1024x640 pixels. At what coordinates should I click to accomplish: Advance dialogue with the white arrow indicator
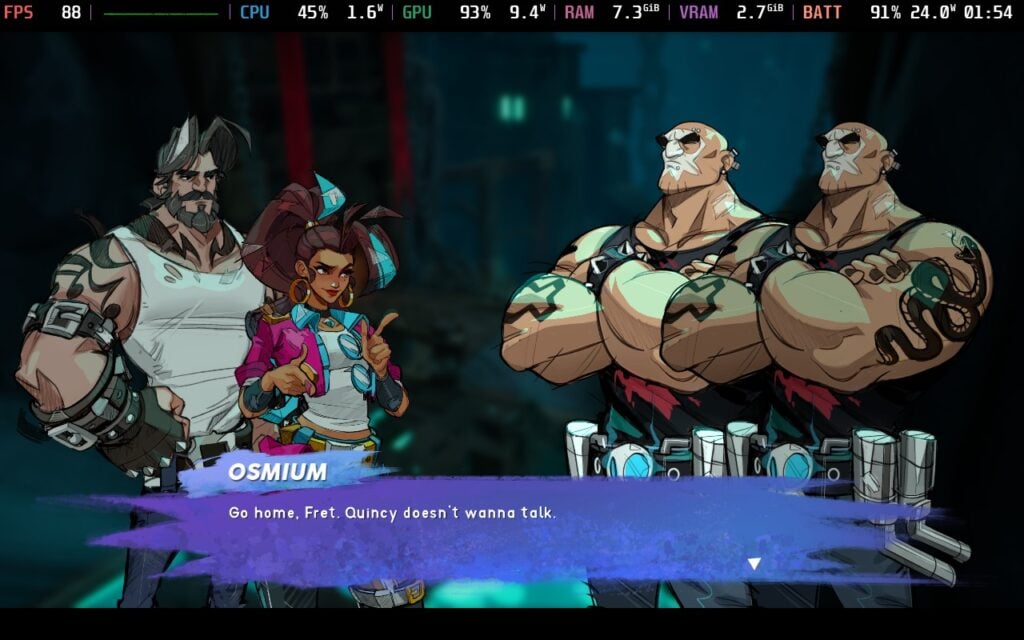click(754, 564)
